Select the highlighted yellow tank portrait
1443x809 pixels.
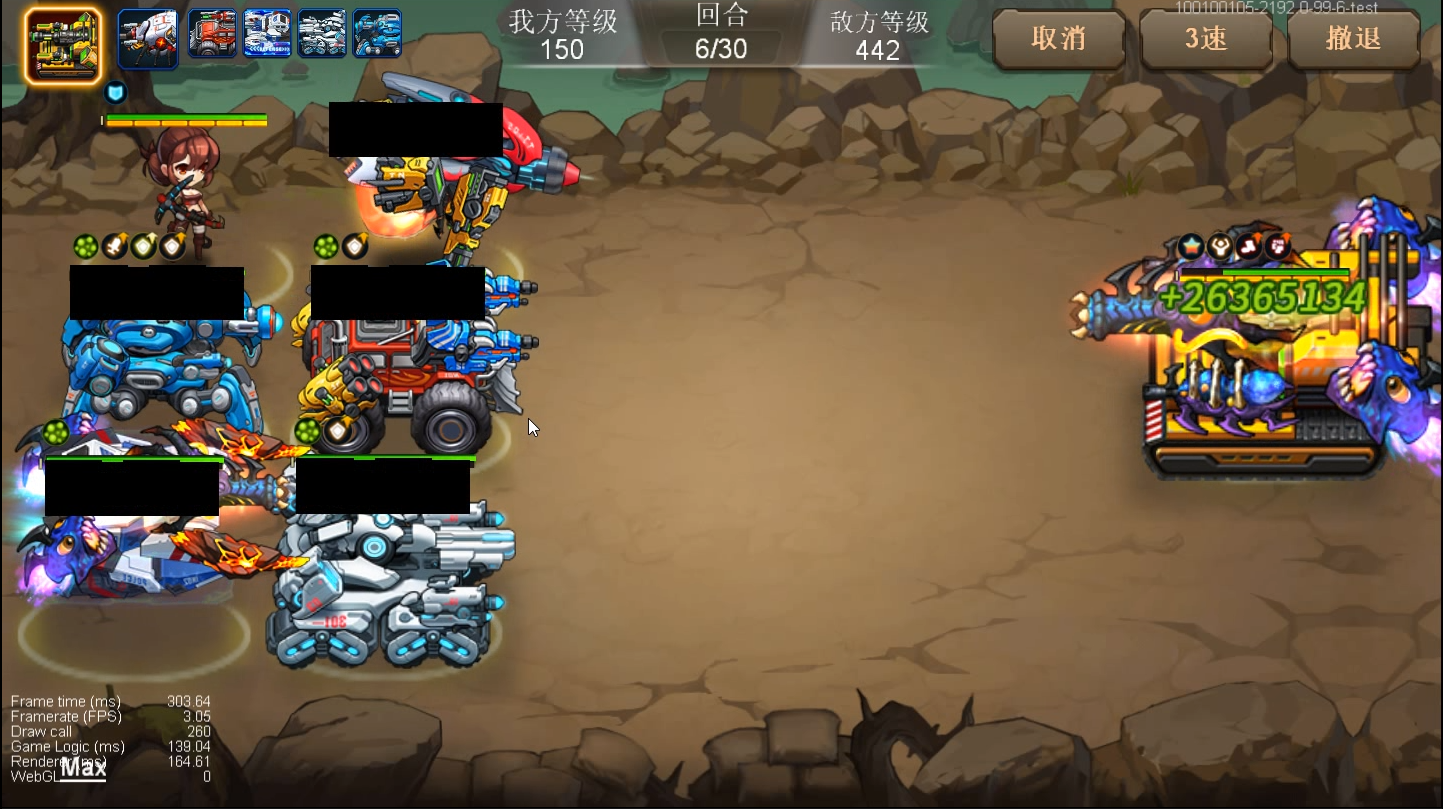click(x=62, y=45)
